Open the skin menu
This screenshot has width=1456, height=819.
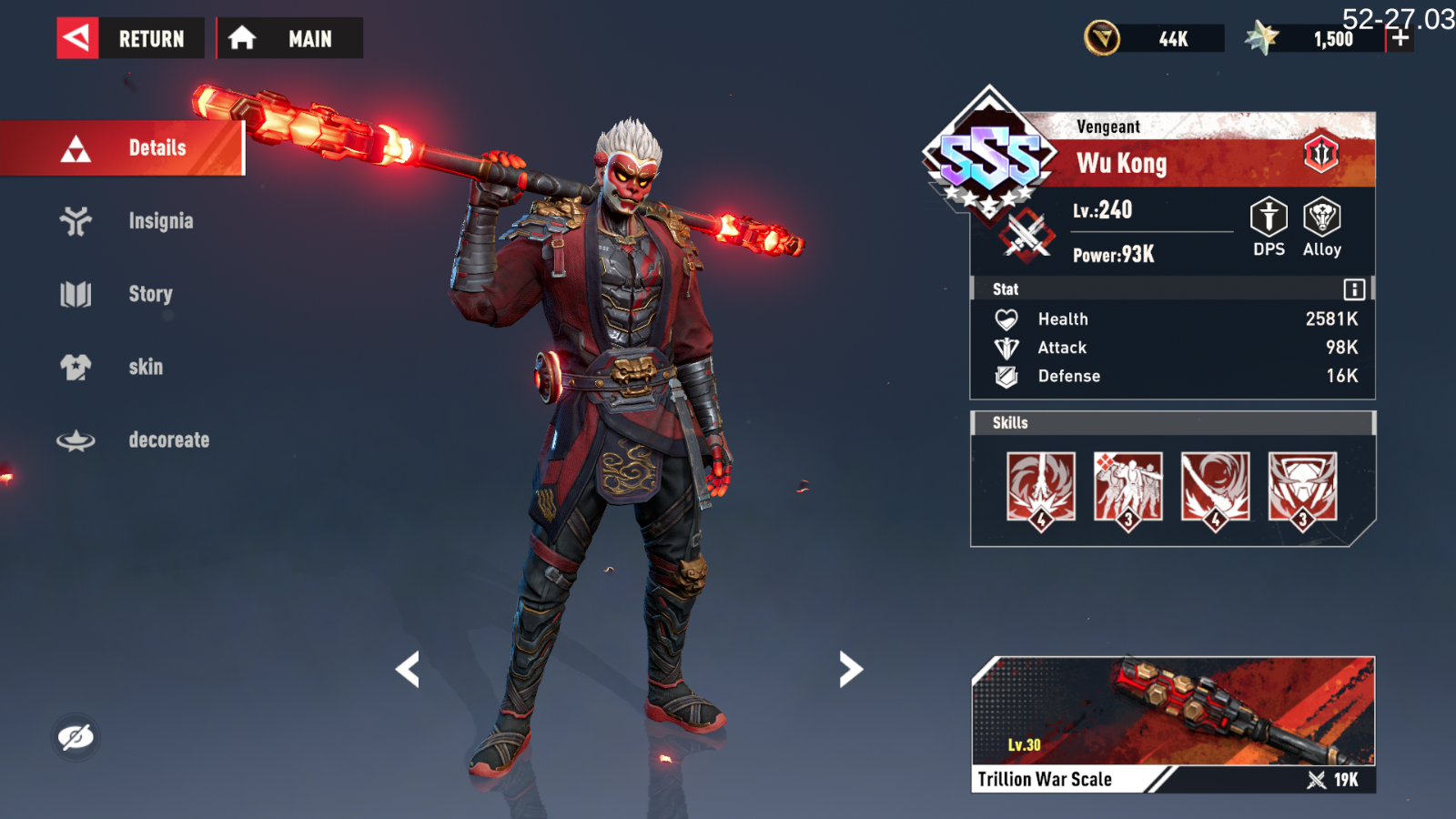[x=146, y=367]
